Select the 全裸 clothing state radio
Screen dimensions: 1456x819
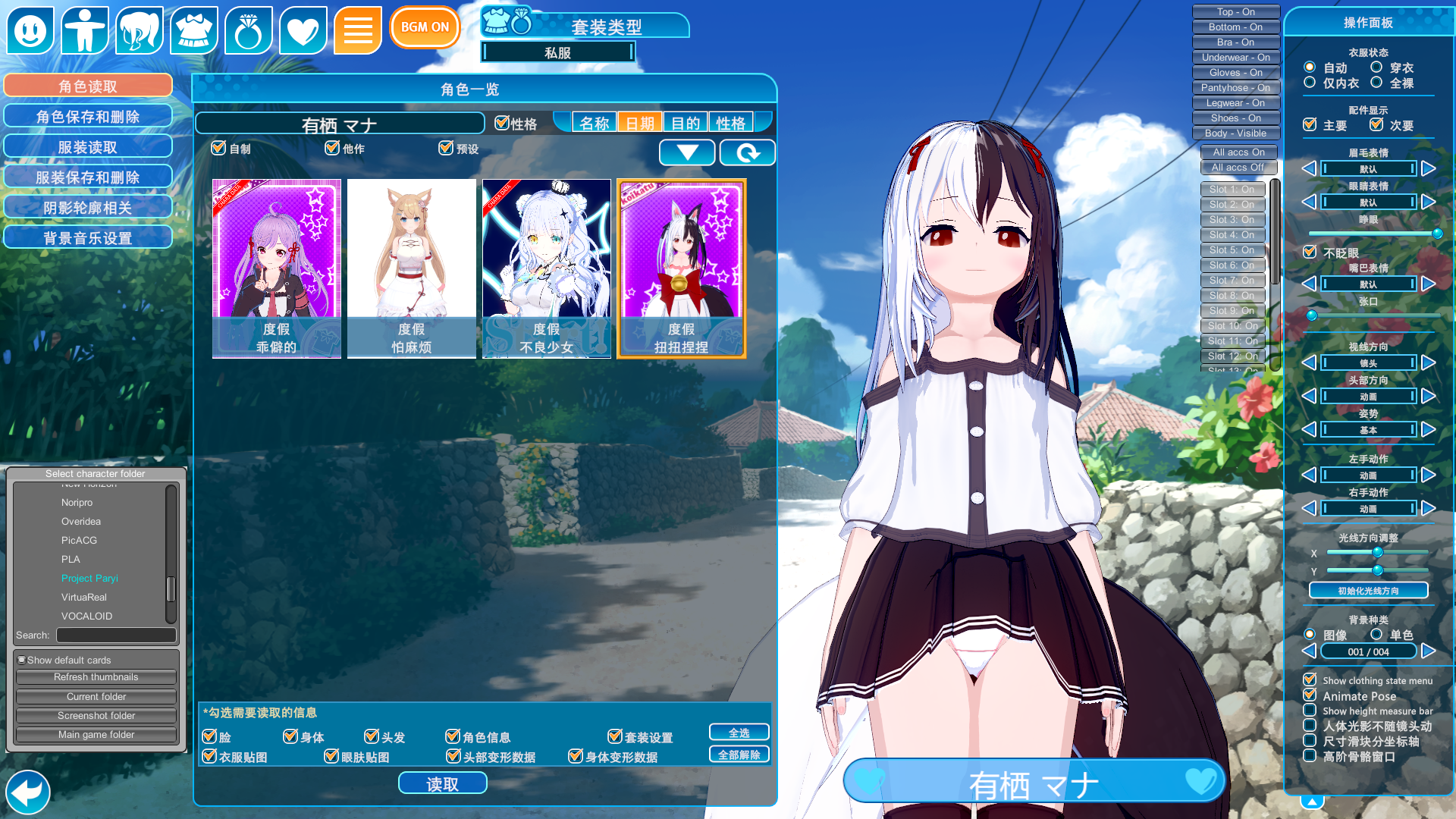tap(1376, 83)
